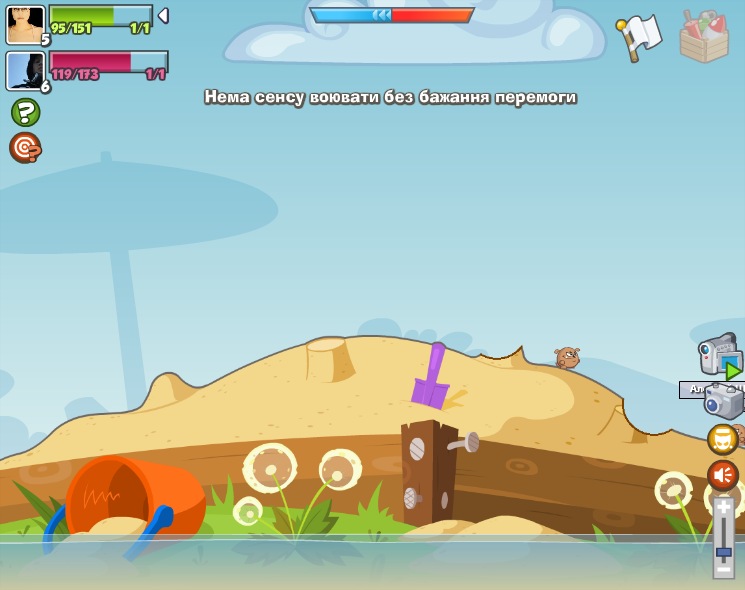Collapse team panel with white arrow
Screen dimensions: 745x590
click(163, 15)
